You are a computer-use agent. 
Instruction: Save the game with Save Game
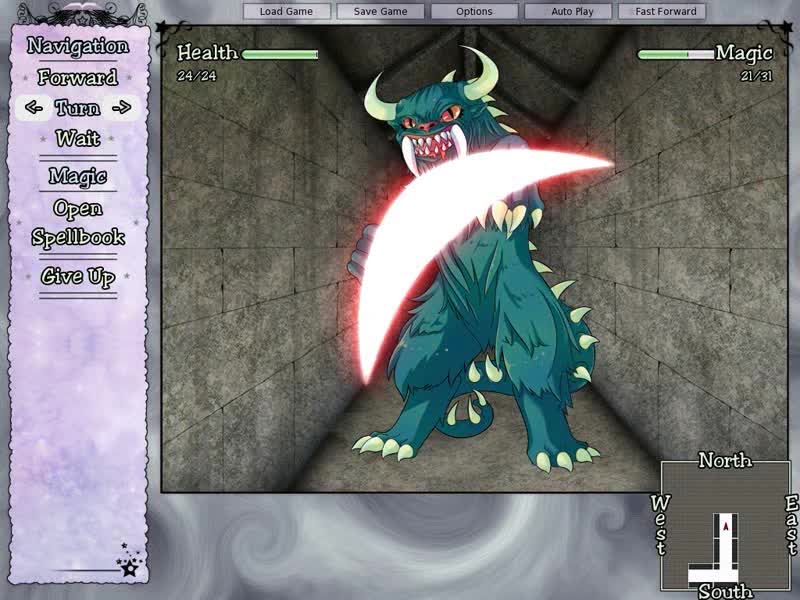click(380, 12)
